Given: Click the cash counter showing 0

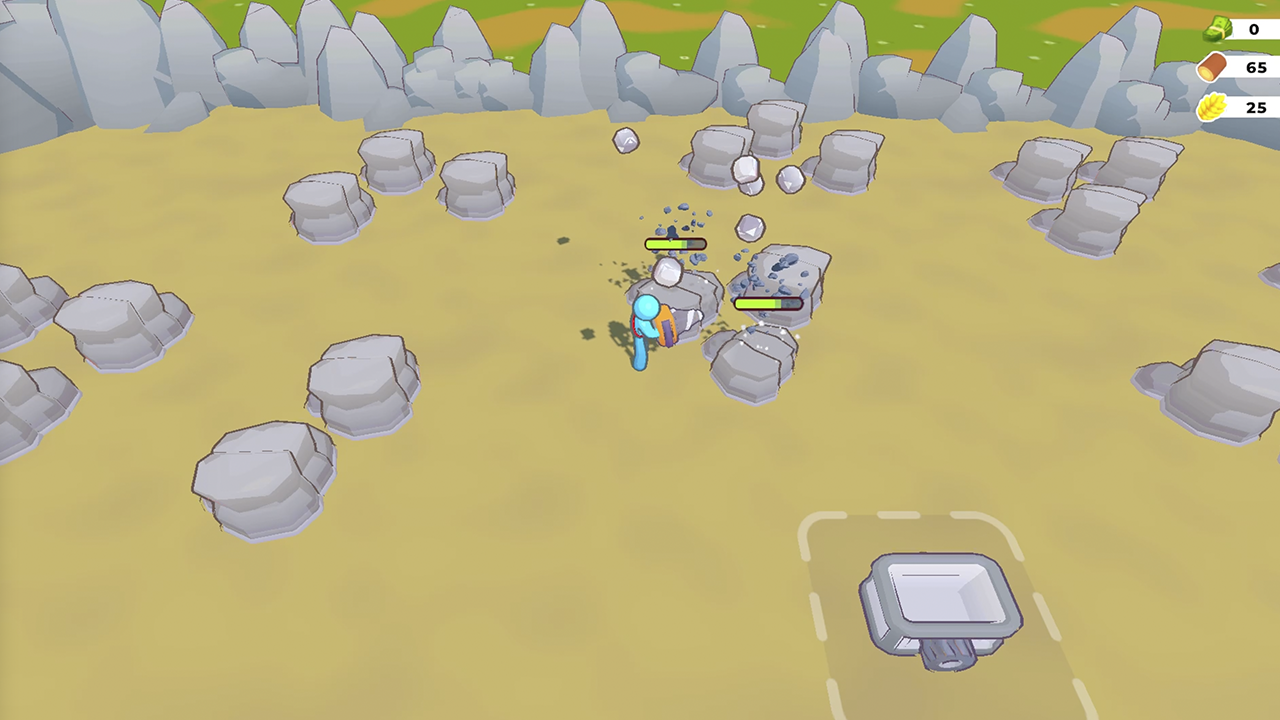Looking at the screenshot, I should coord(1254,29).
